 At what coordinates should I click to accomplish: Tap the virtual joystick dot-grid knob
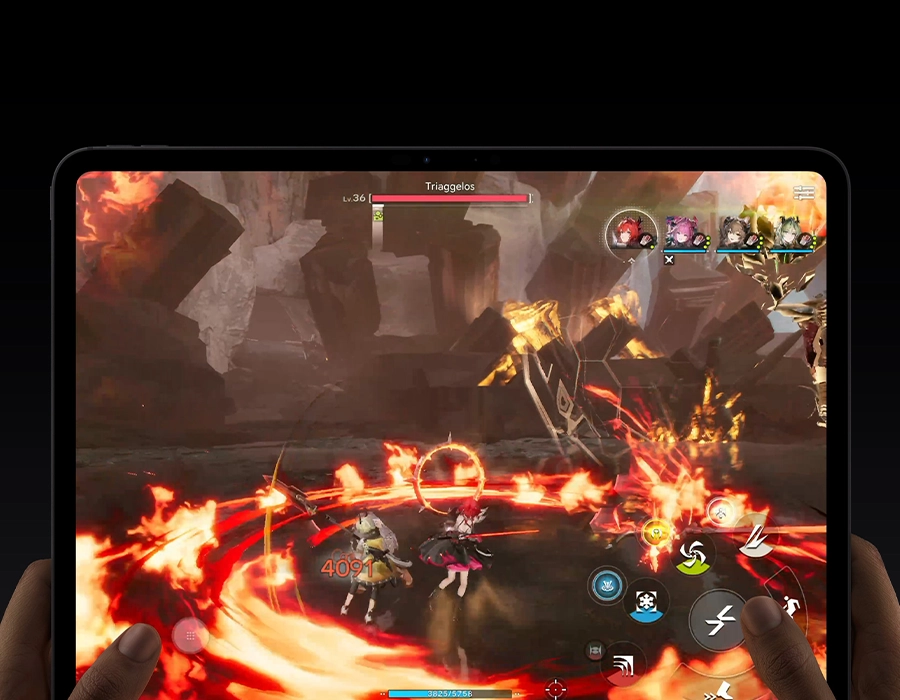(x=190, y=635)
